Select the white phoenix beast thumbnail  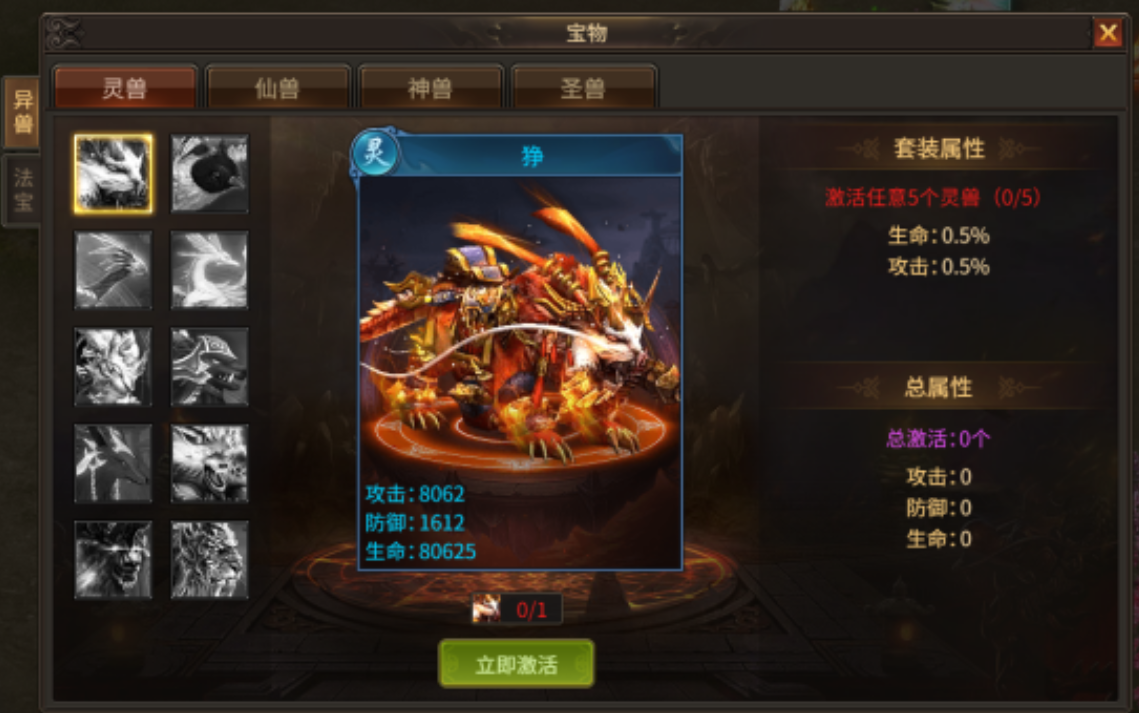[x=210, y=270]
